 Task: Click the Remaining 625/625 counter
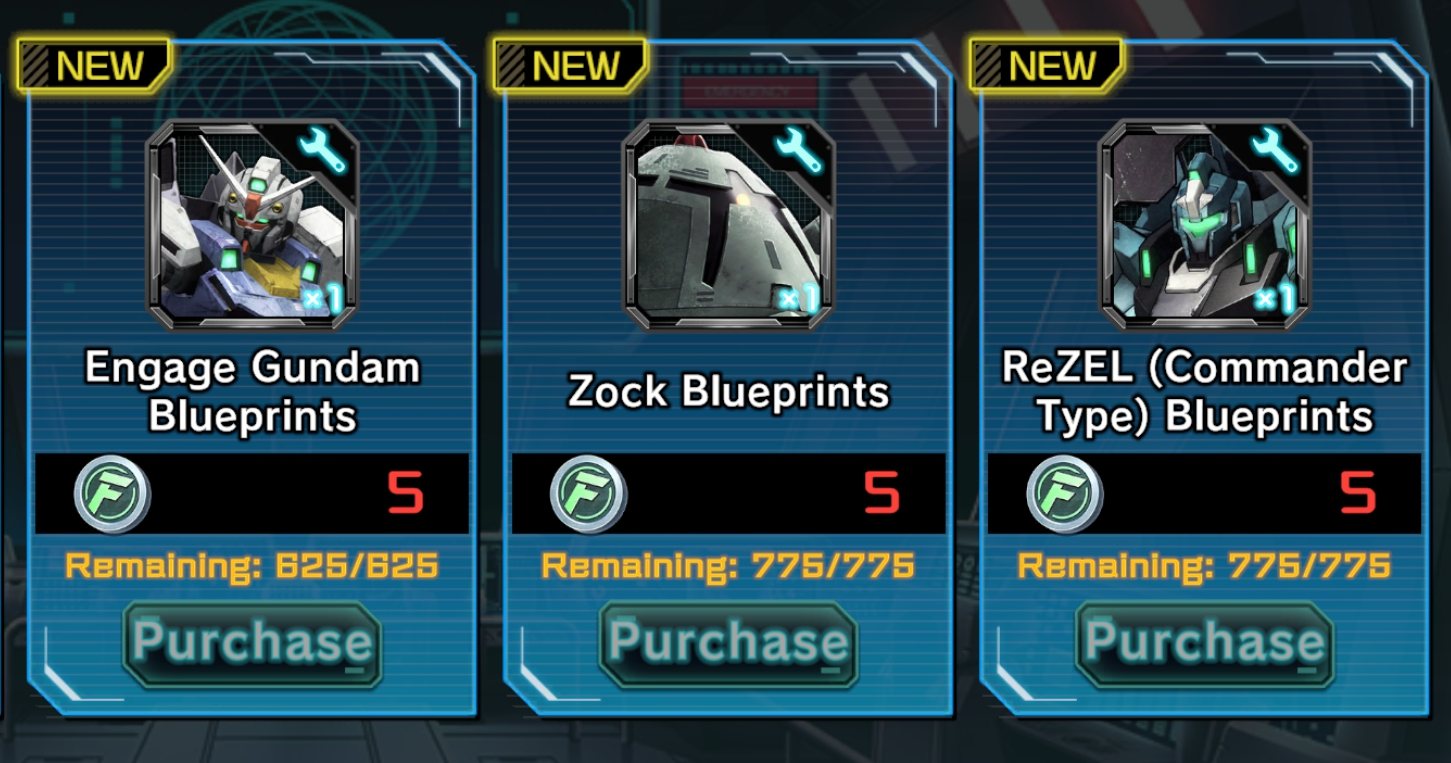[252, 566]
